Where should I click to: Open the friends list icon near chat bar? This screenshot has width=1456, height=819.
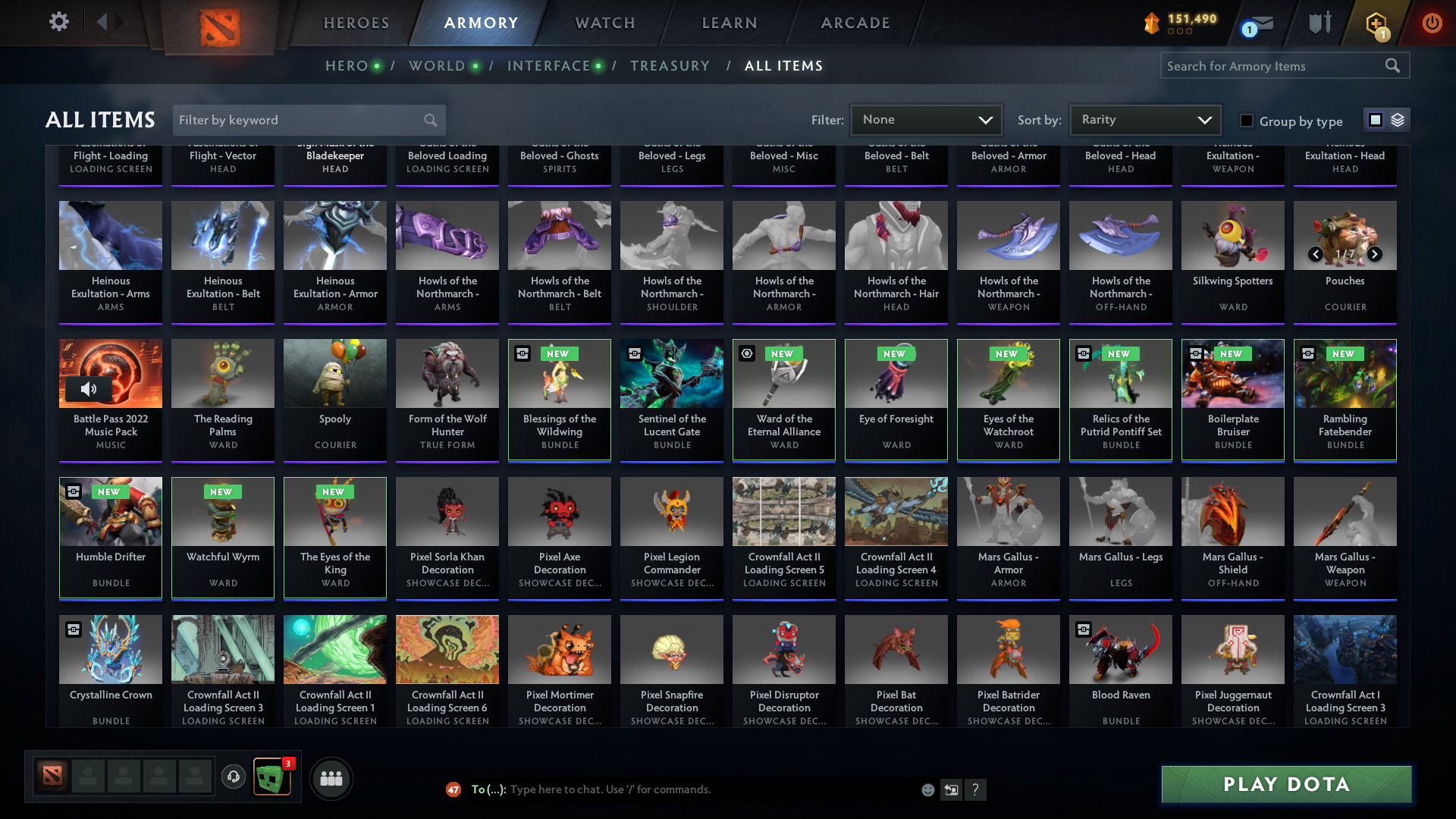pyautogui.click(x=331, y=778)
